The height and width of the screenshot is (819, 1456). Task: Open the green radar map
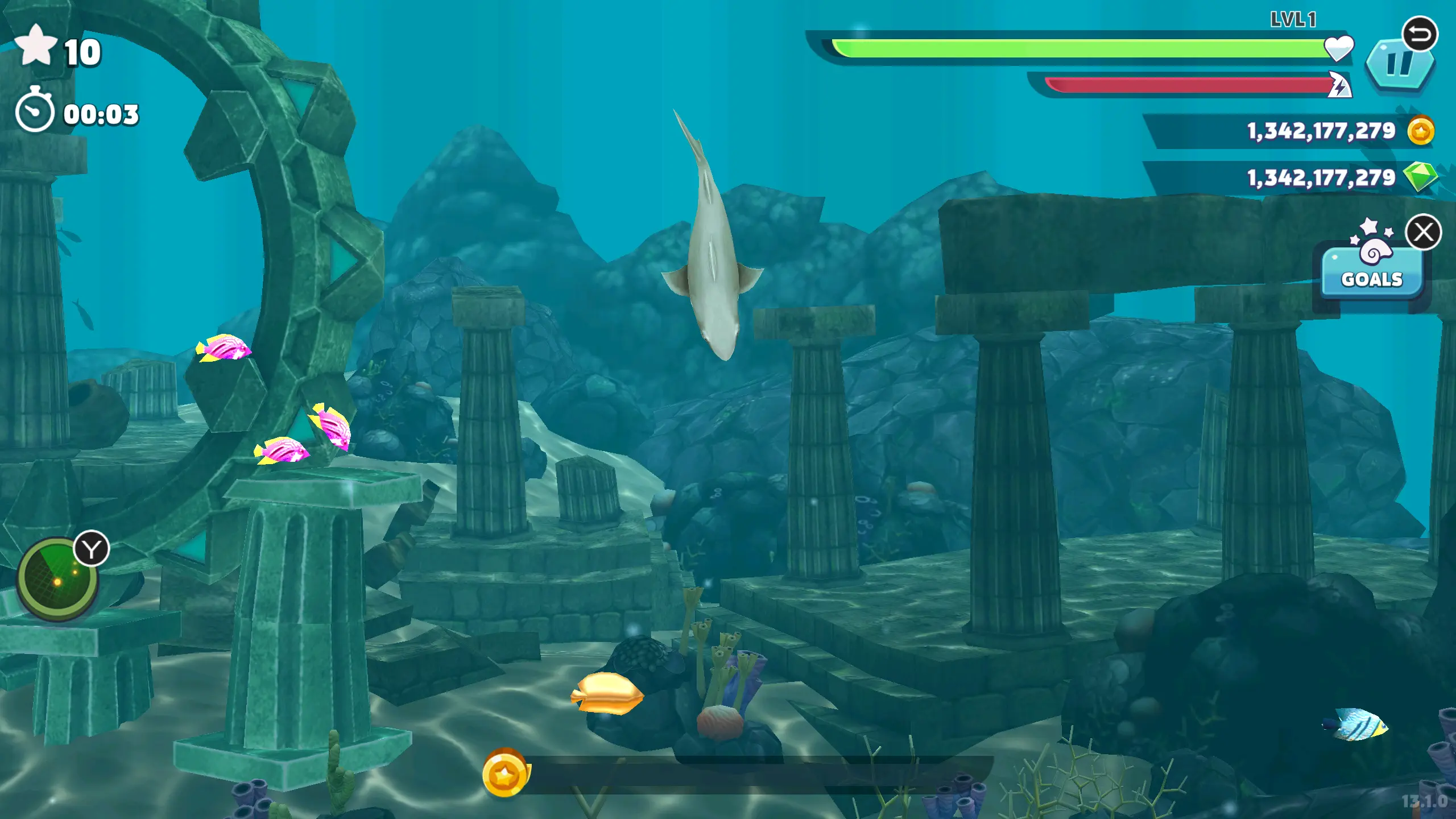[56, 579]
